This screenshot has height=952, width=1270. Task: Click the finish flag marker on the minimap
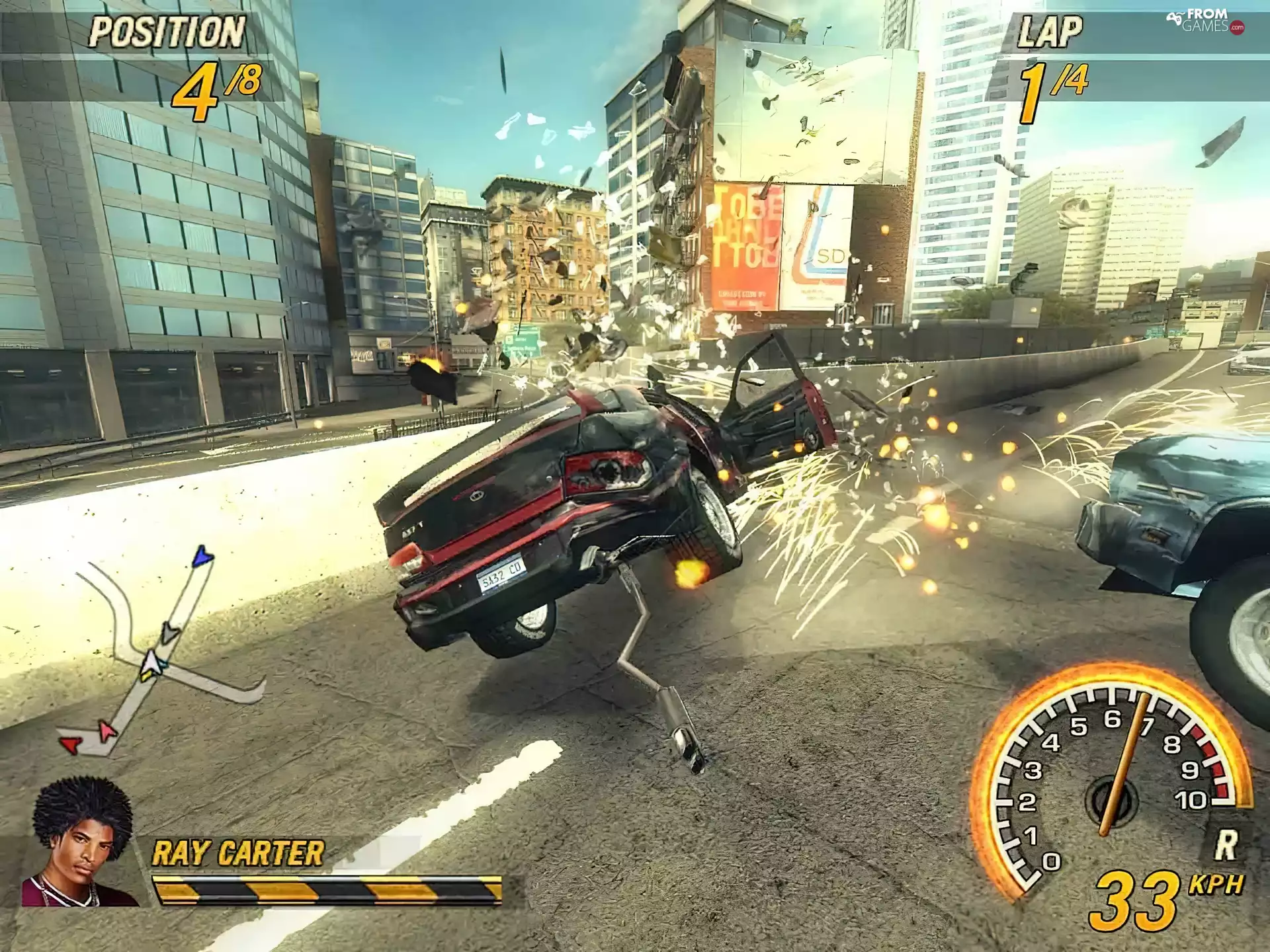[x=202, y=557]
